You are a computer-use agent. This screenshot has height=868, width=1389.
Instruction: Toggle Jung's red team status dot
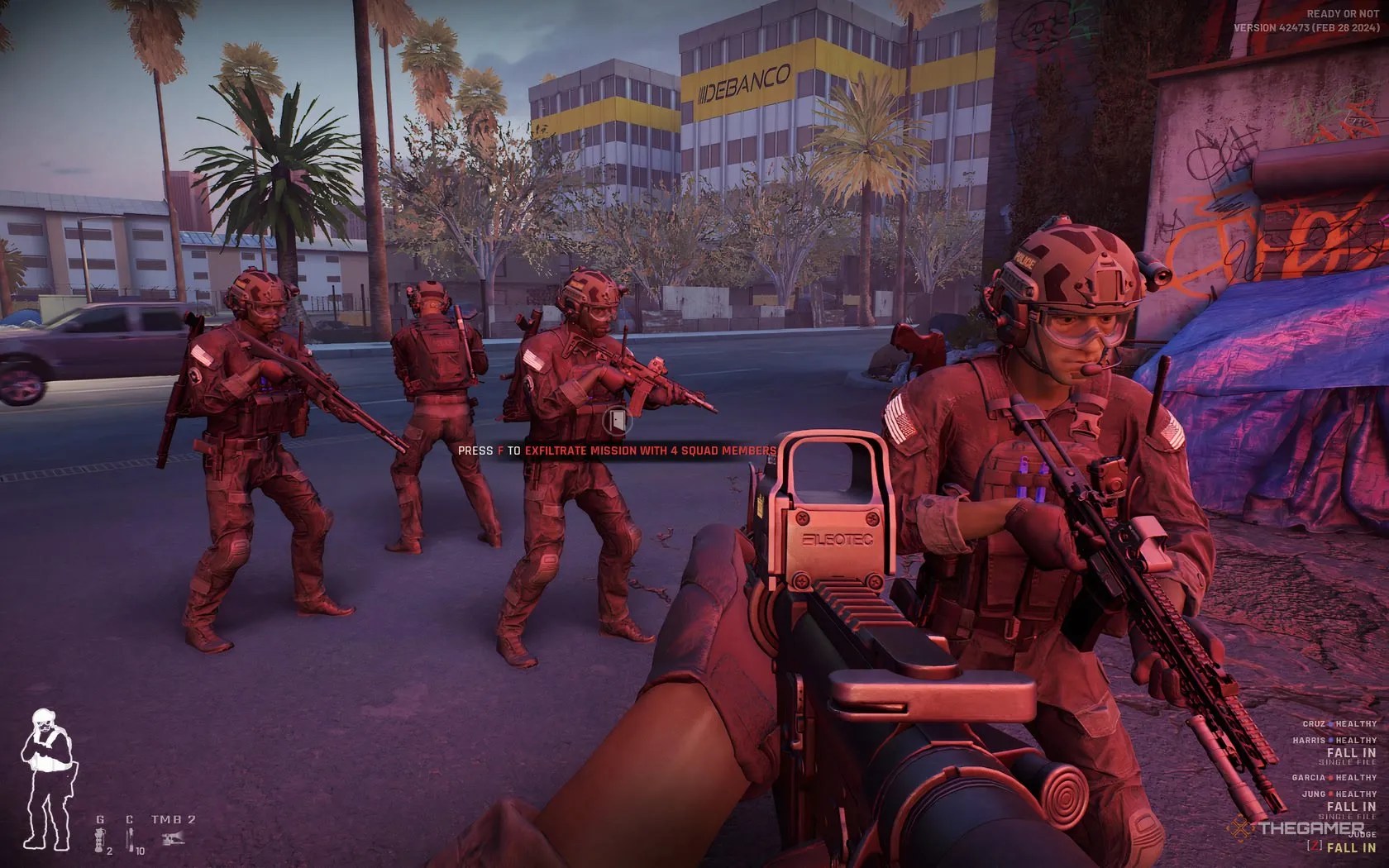(1330, 794)
